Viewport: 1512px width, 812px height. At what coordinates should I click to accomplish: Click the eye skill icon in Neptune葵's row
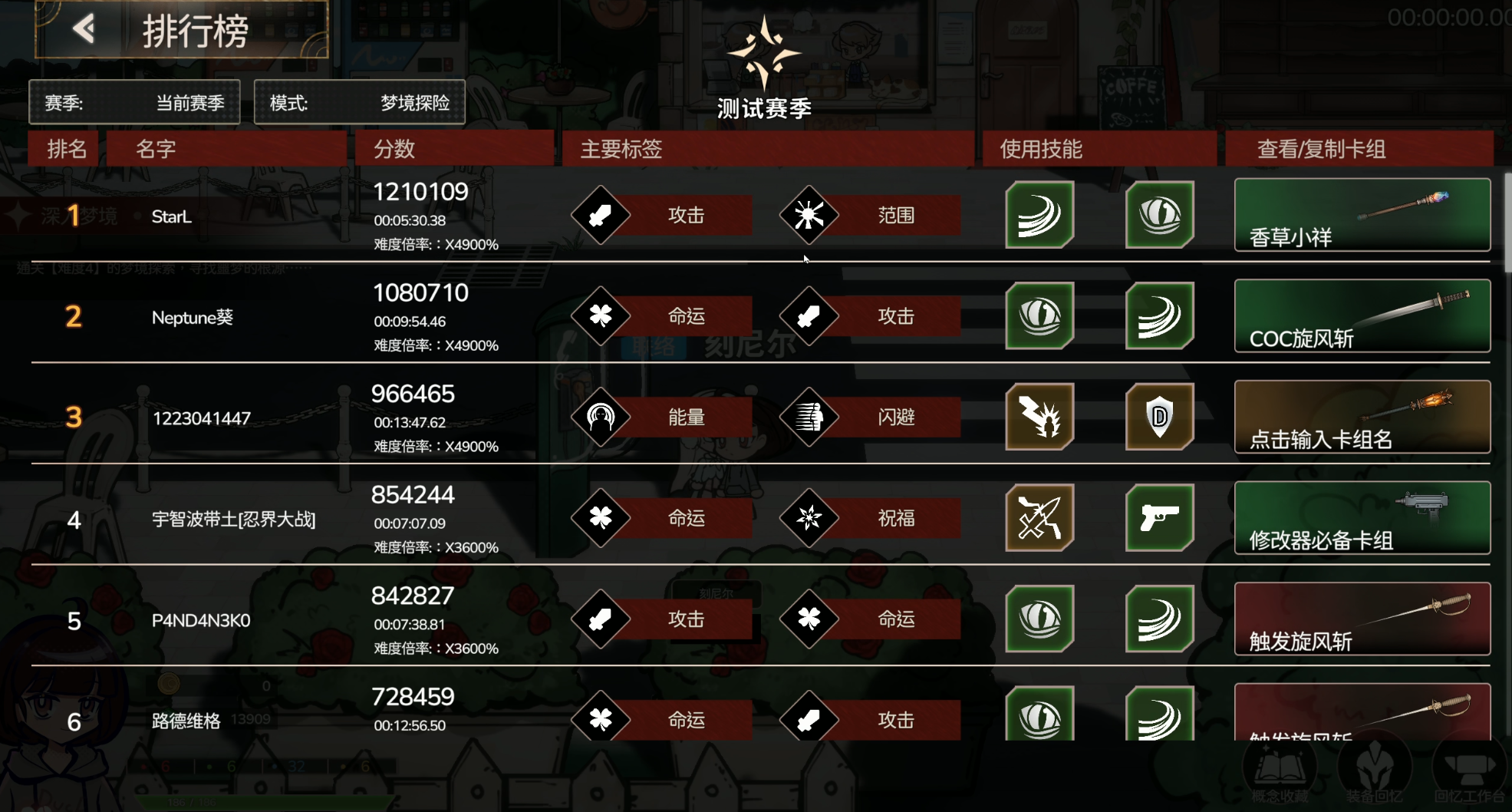[x=1039, y=316]
